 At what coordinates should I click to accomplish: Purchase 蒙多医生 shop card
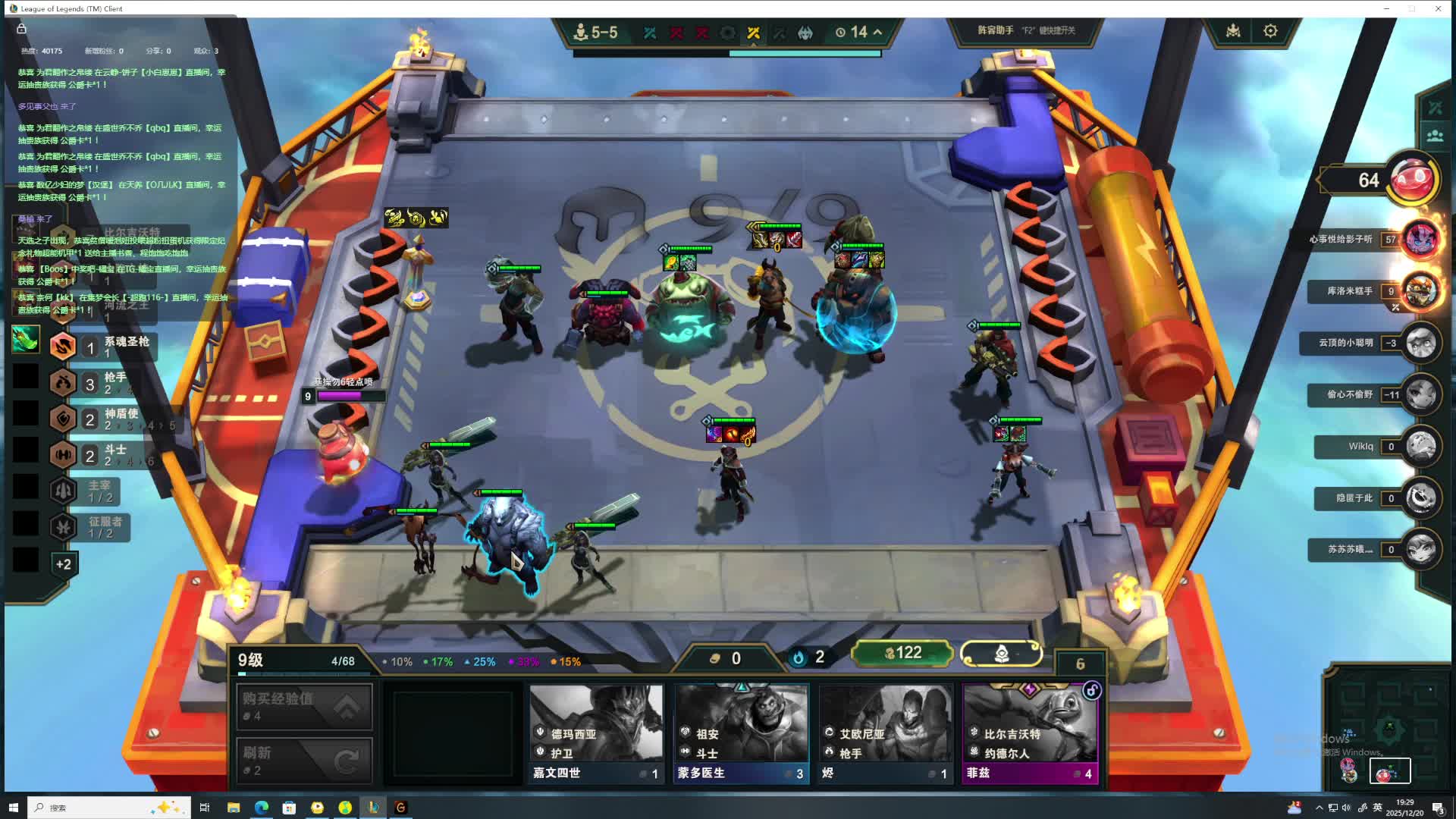pyautogui.click(x=741, y=733)
